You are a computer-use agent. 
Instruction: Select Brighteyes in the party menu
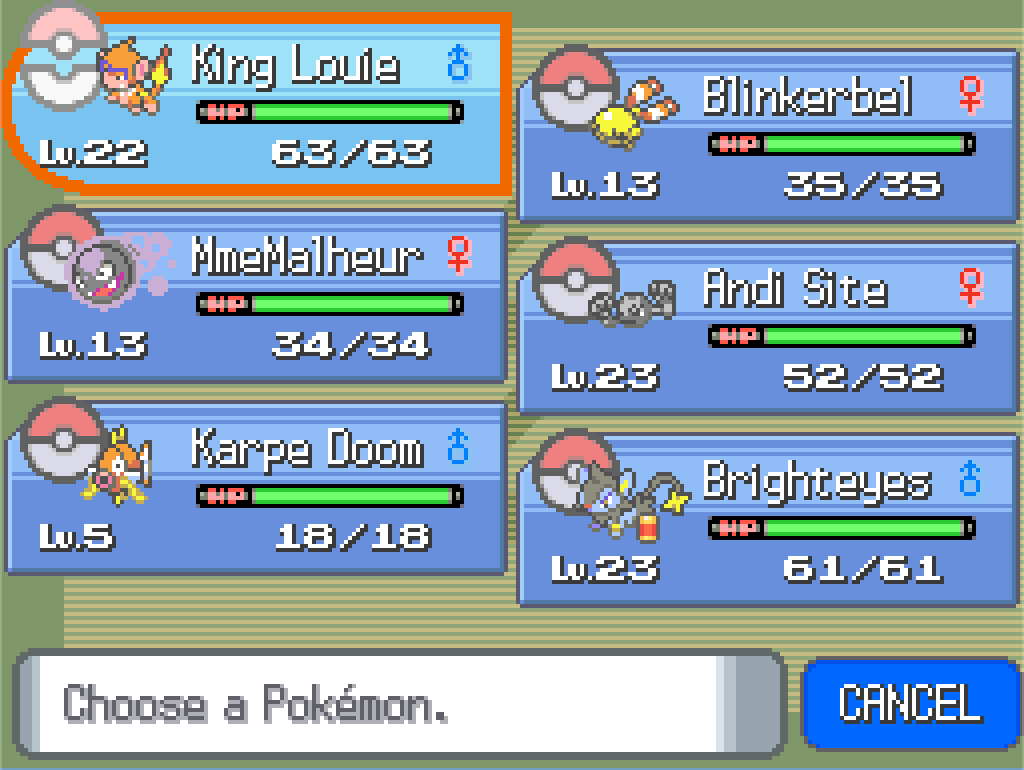coord(768,519)
